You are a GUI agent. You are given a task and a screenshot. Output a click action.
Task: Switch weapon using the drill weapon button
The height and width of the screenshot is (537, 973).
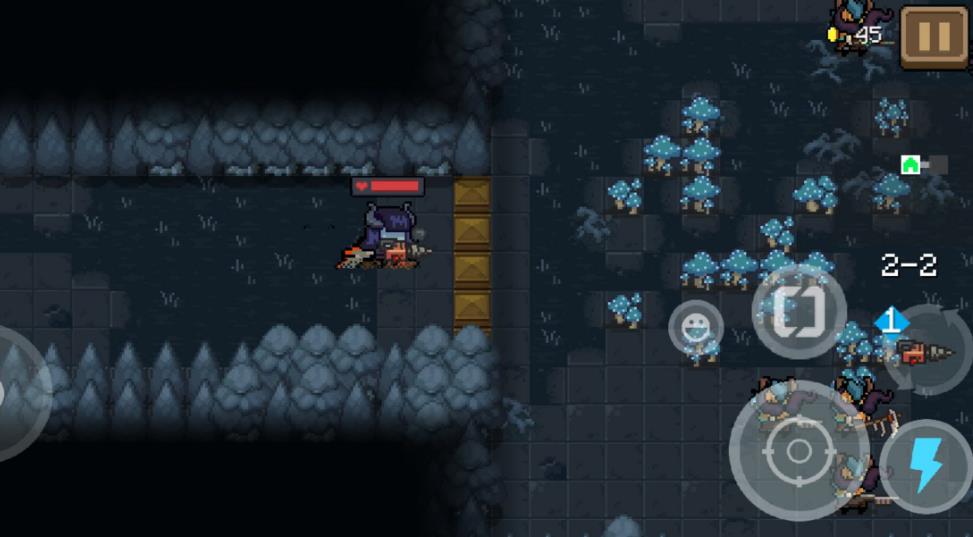coord(926,353)
